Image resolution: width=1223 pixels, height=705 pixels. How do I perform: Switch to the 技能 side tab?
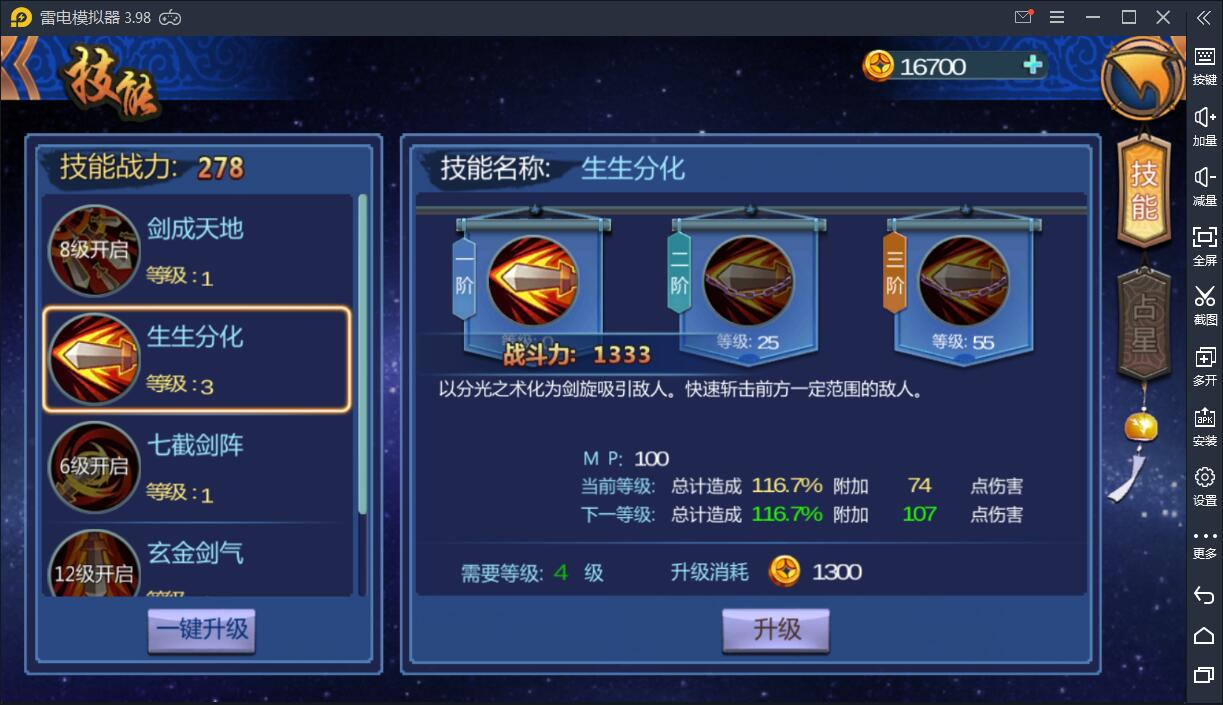coord(1143,192)
